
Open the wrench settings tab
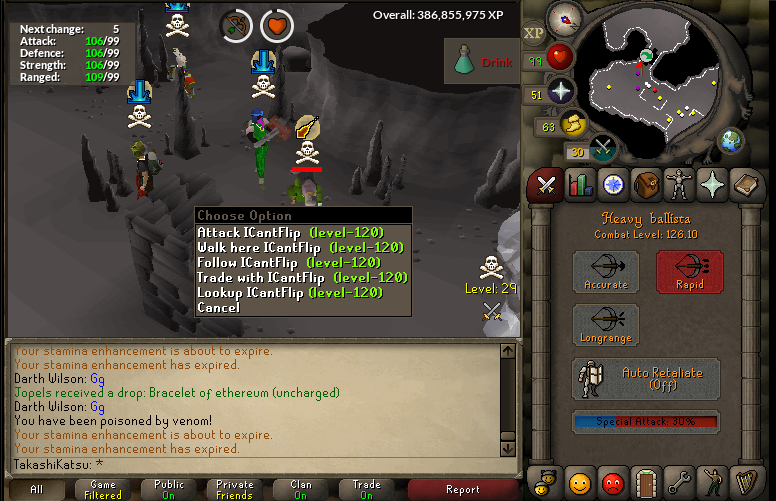click(680, 483)
